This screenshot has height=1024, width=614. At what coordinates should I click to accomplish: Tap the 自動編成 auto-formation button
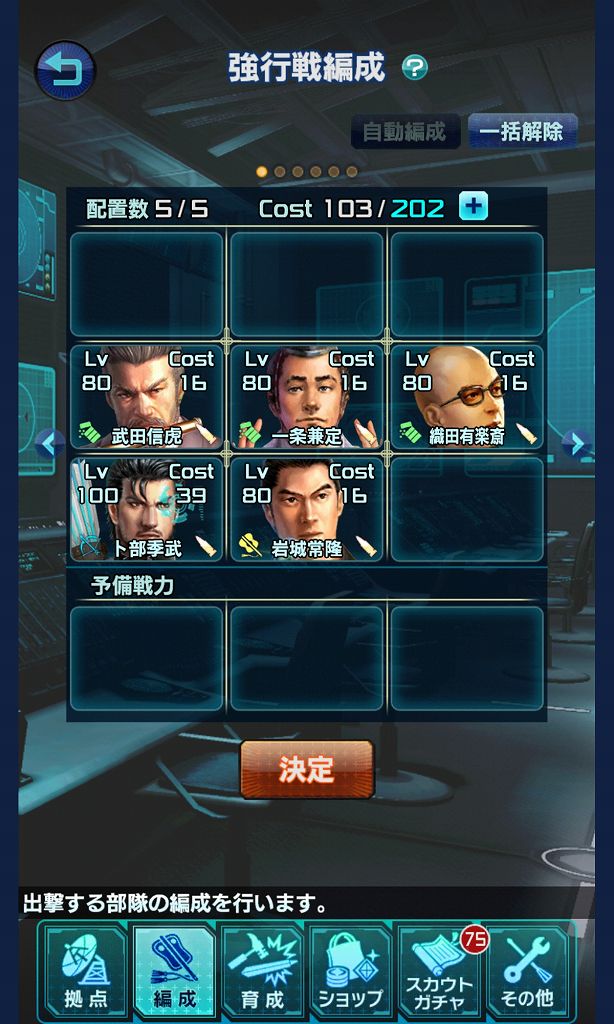(405, 131)
